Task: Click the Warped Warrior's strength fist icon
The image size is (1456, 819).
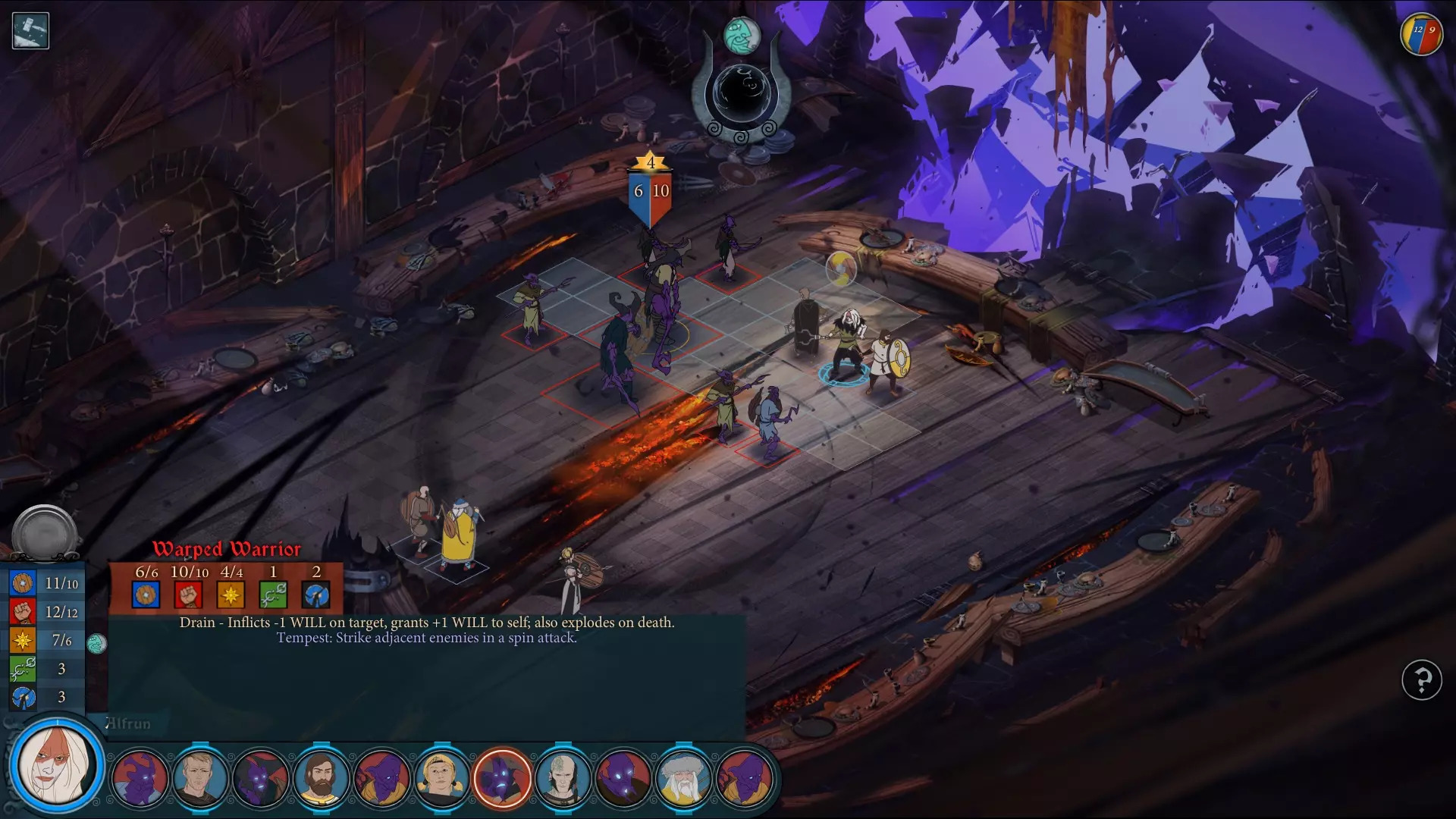Action: [x=188, y=595]
